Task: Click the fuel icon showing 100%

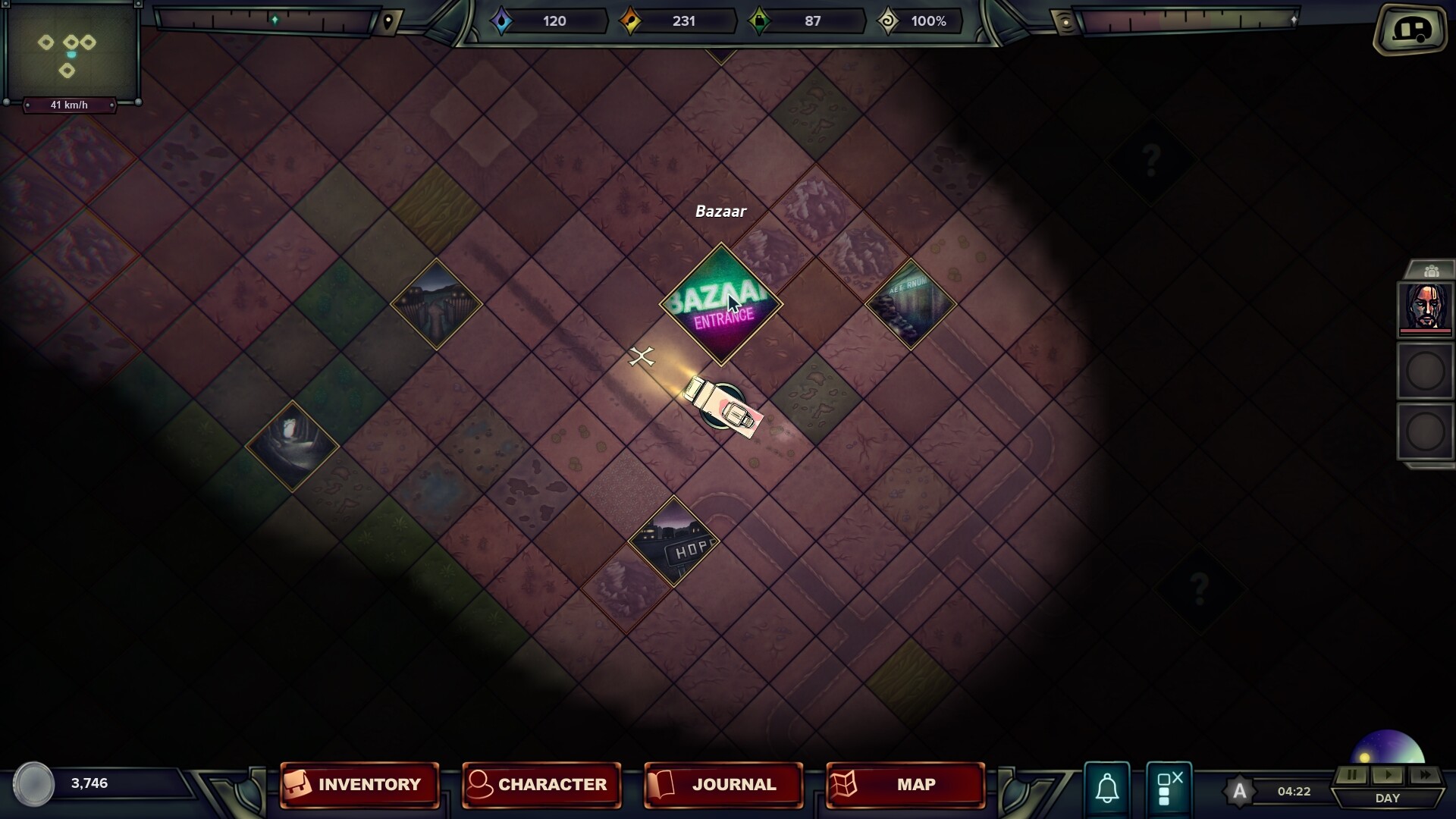Action: click(889, 21)
